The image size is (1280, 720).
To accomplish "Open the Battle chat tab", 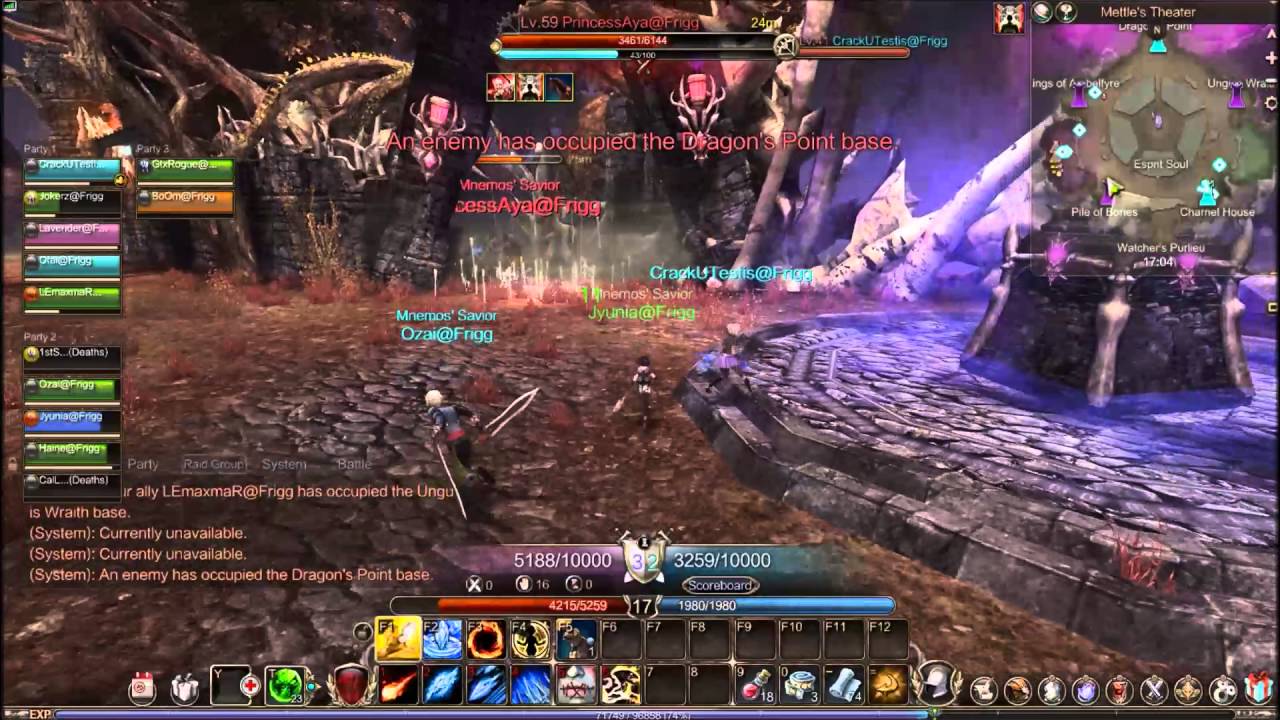I will pyautogui.click(x=354, y=464).
